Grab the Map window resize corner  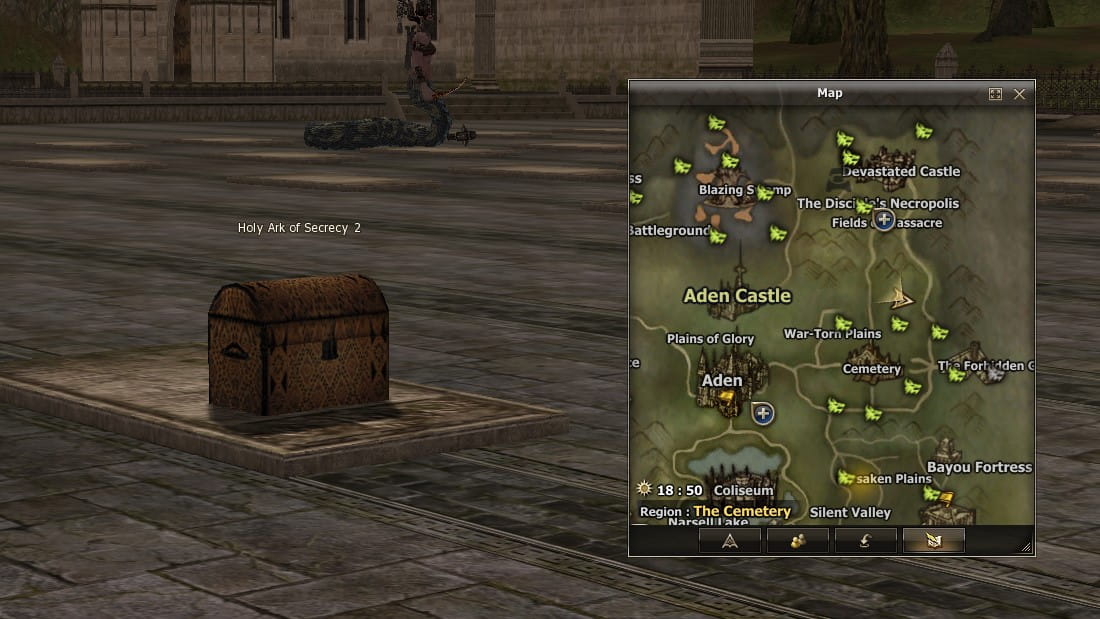click(x=1025, y=547)
